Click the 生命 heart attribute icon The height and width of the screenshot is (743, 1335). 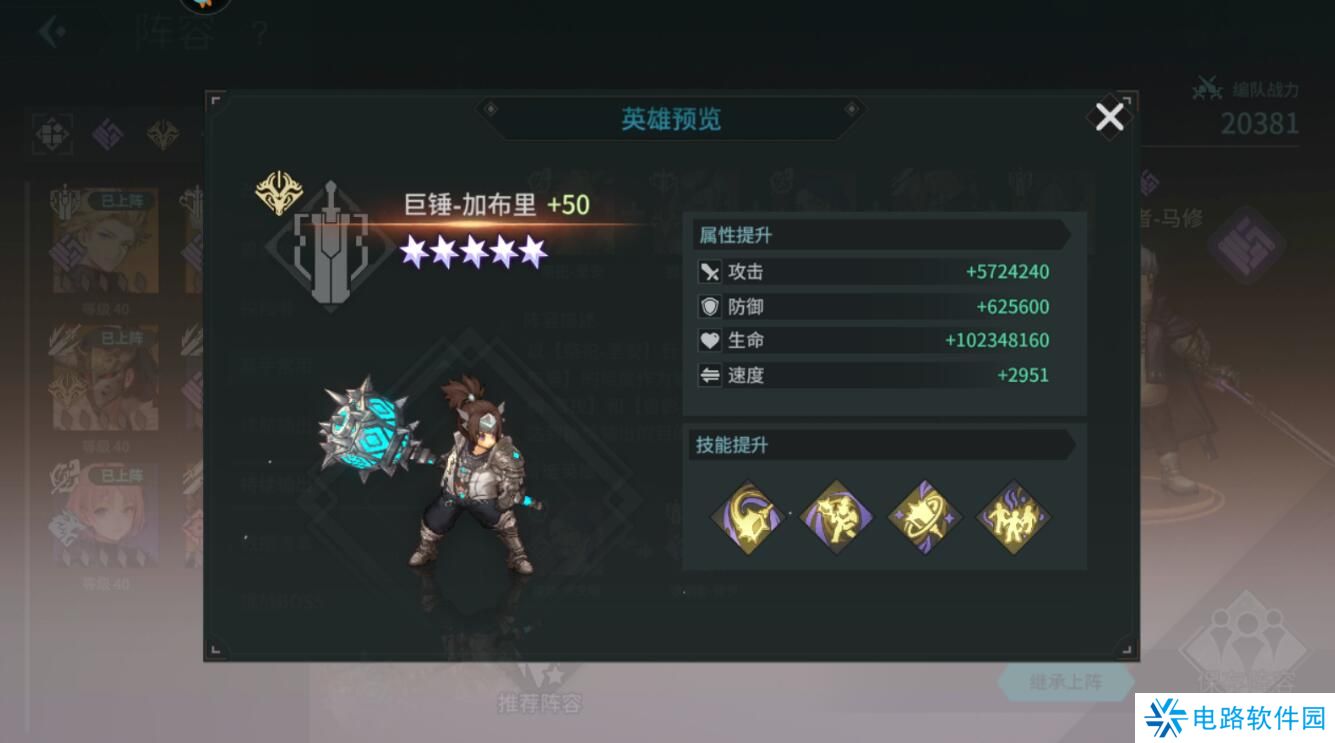point(710,340)
